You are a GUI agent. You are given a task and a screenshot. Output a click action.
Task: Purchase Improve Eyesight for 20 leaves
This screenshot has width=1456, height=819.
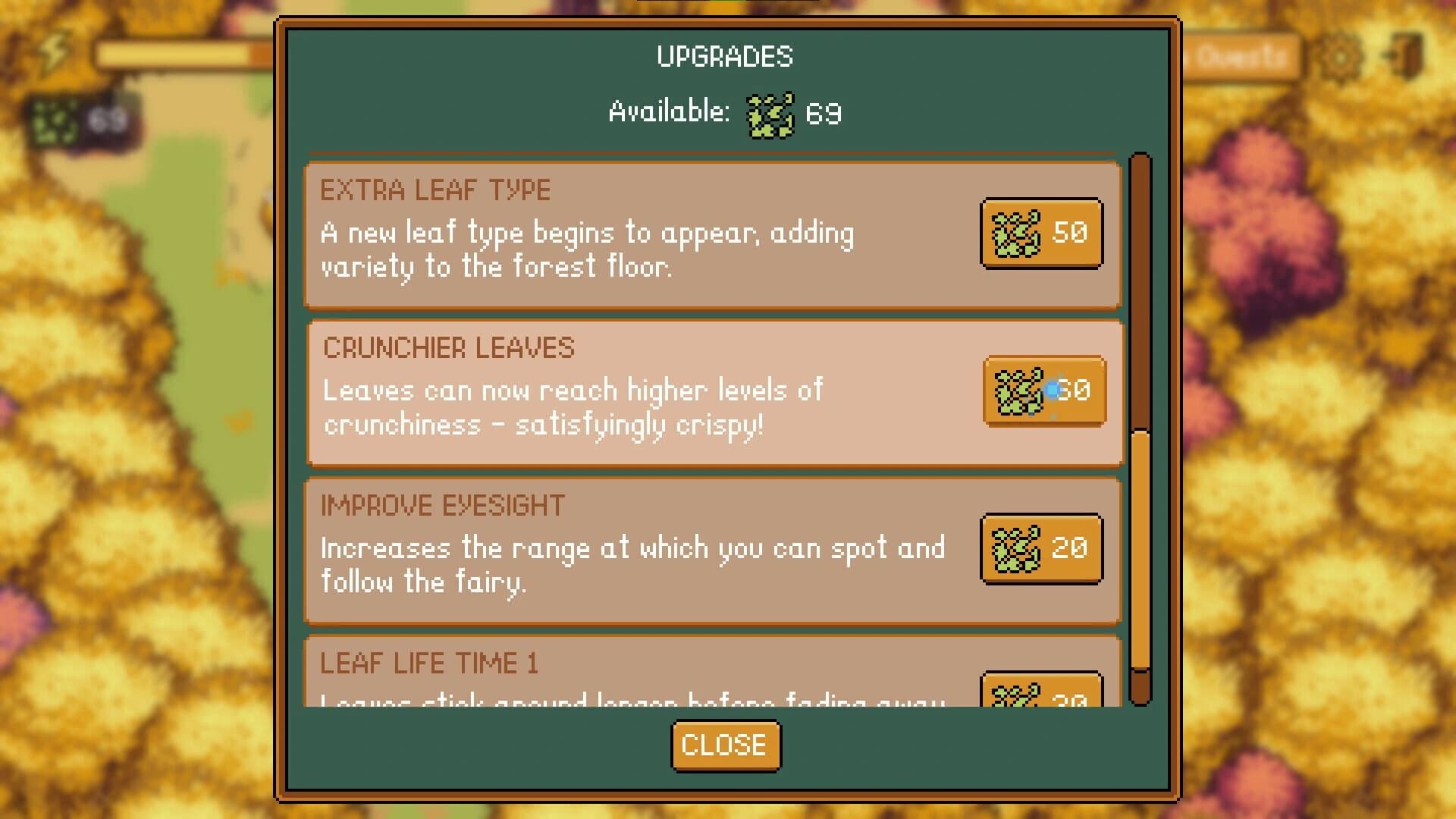1042,548
